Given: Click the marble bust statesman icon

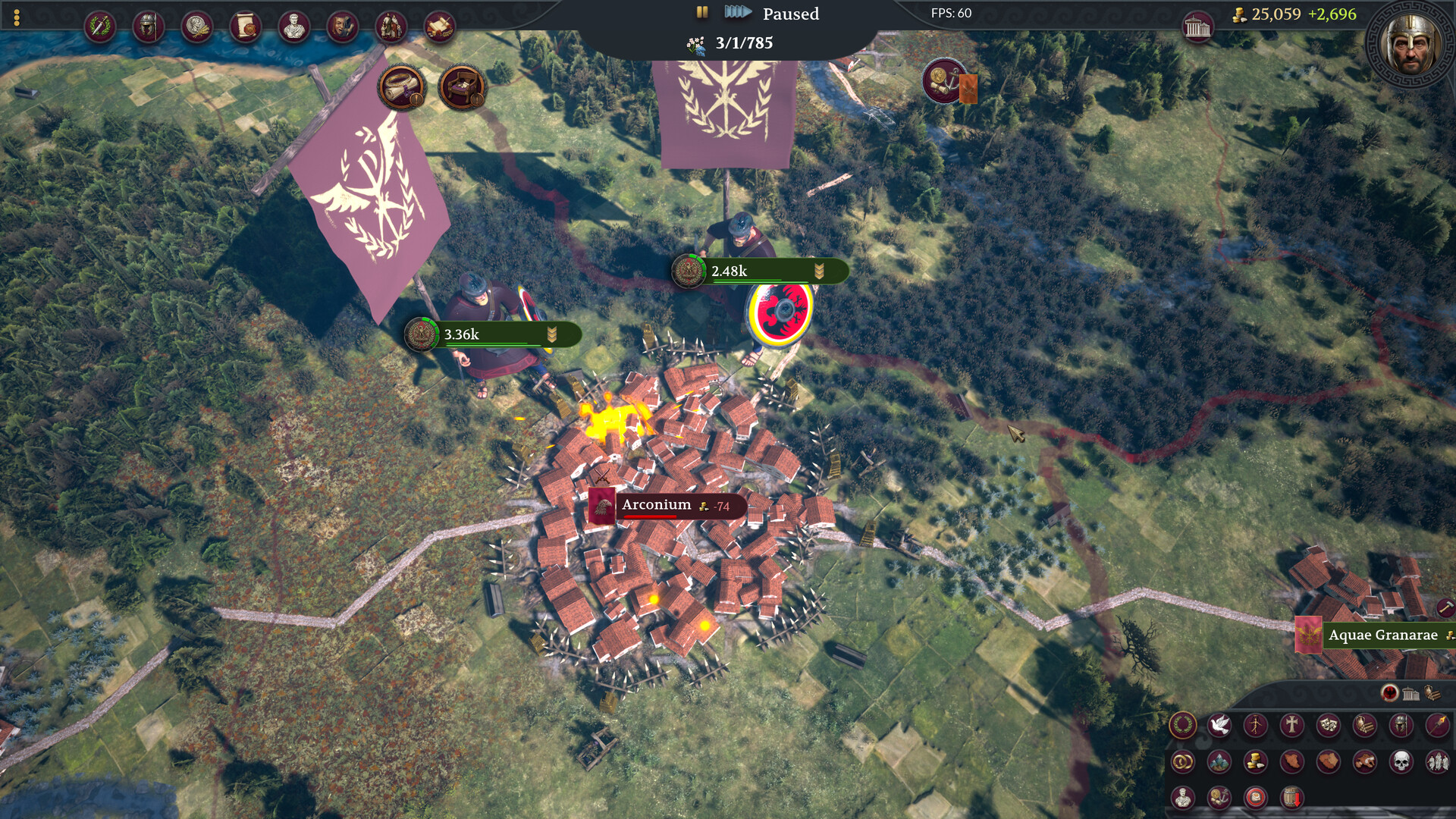Looking at the screenshot, I should (x=293, y=27).
